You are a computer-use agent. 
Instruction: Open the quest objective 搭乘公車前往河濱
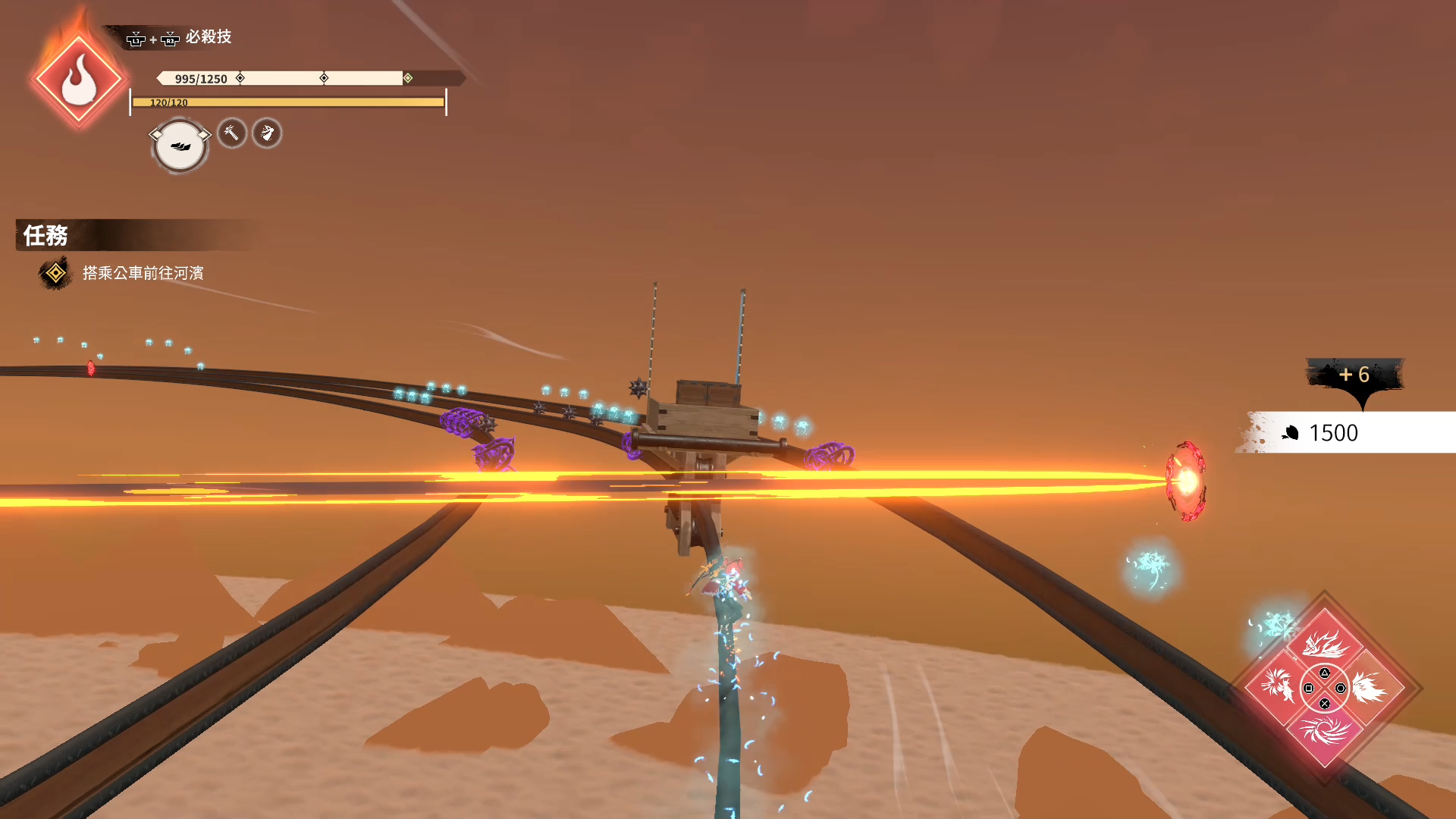point(143,273)
